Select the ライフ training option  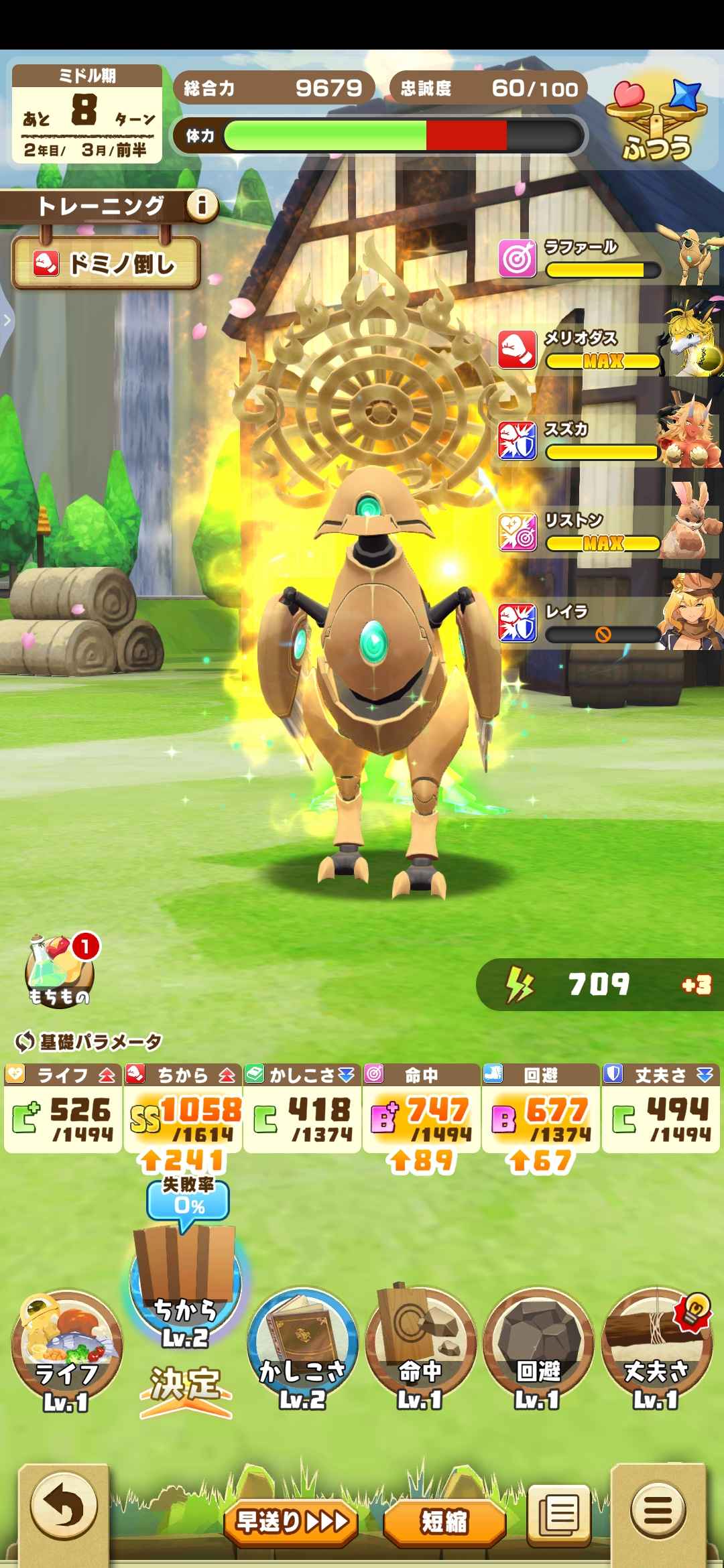[x=66, y=1350]
